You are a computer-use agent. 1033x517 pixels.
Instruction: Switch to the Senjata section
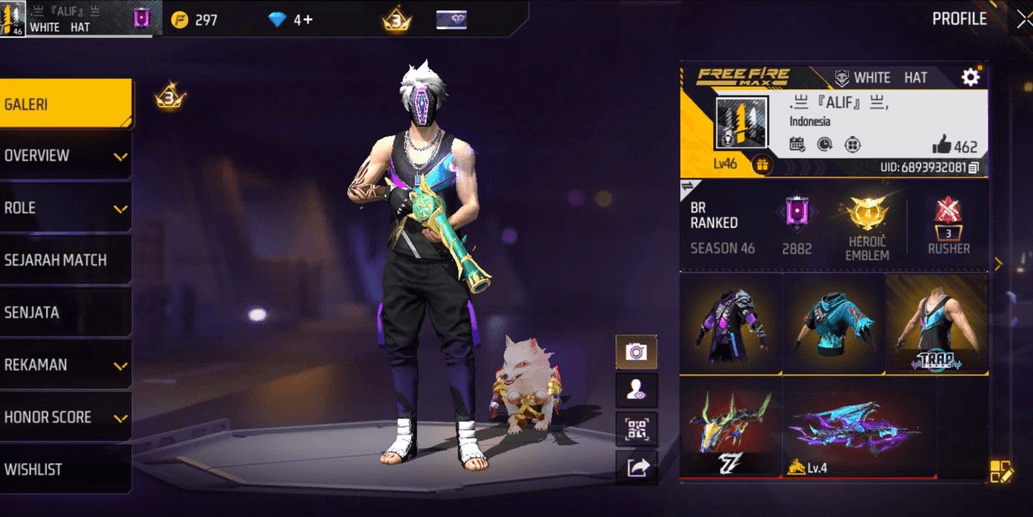65,312
